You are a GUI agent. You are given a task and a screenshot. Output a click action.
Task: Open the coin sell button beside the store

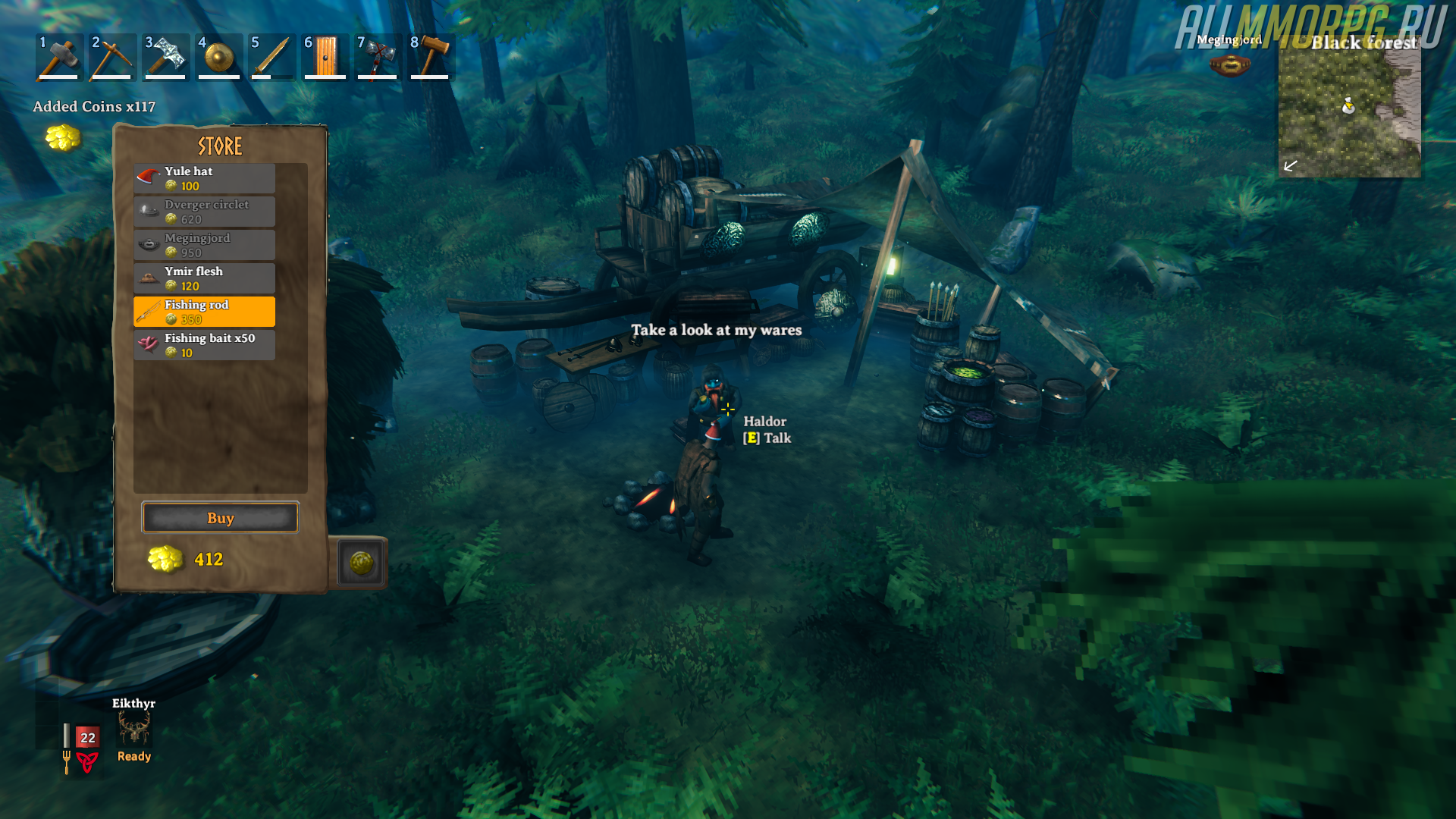tap(361, 563)
